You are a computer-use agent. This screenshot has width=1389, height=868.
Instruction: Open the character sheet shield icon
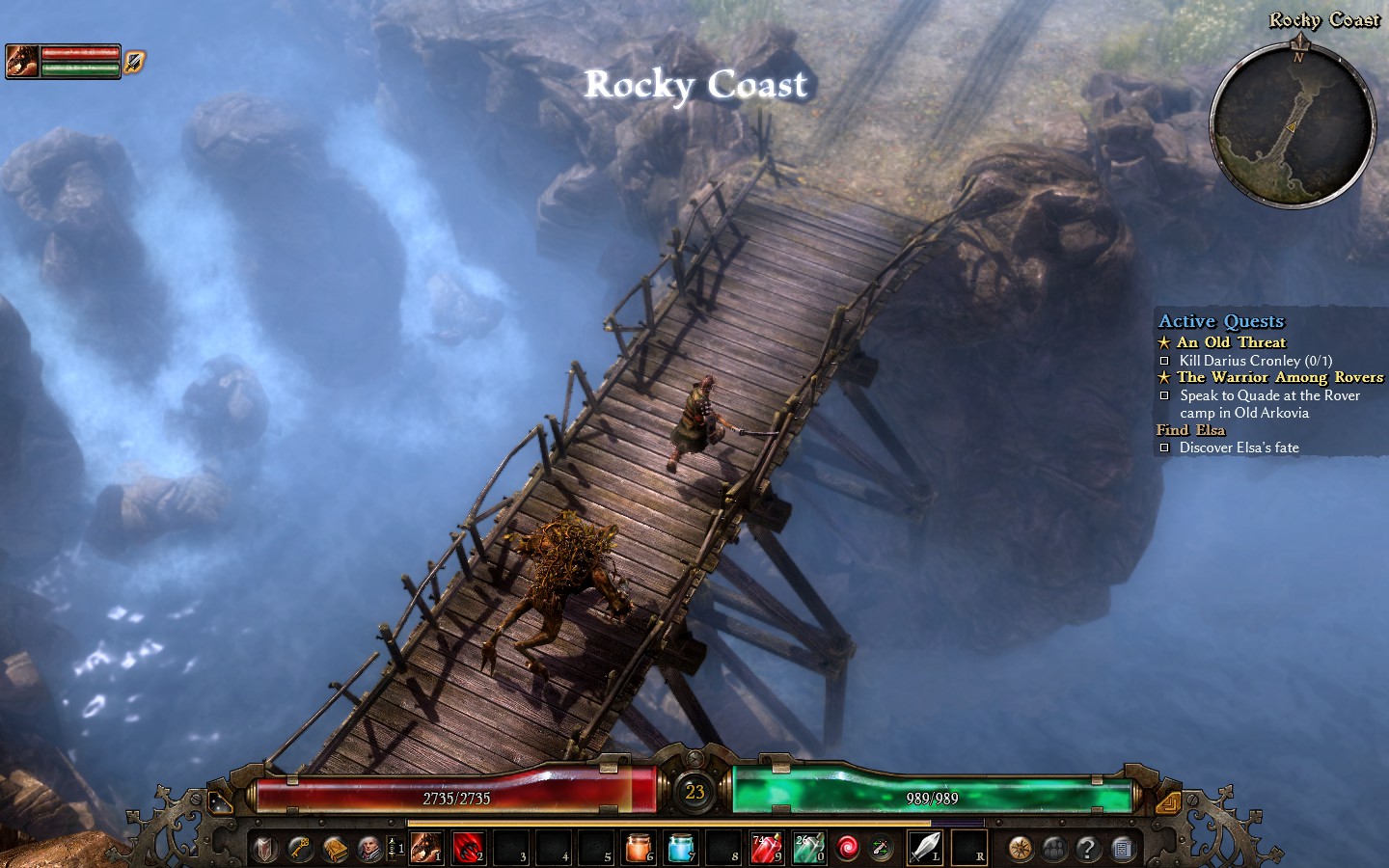pyautogui.click(x=265, y=848)
